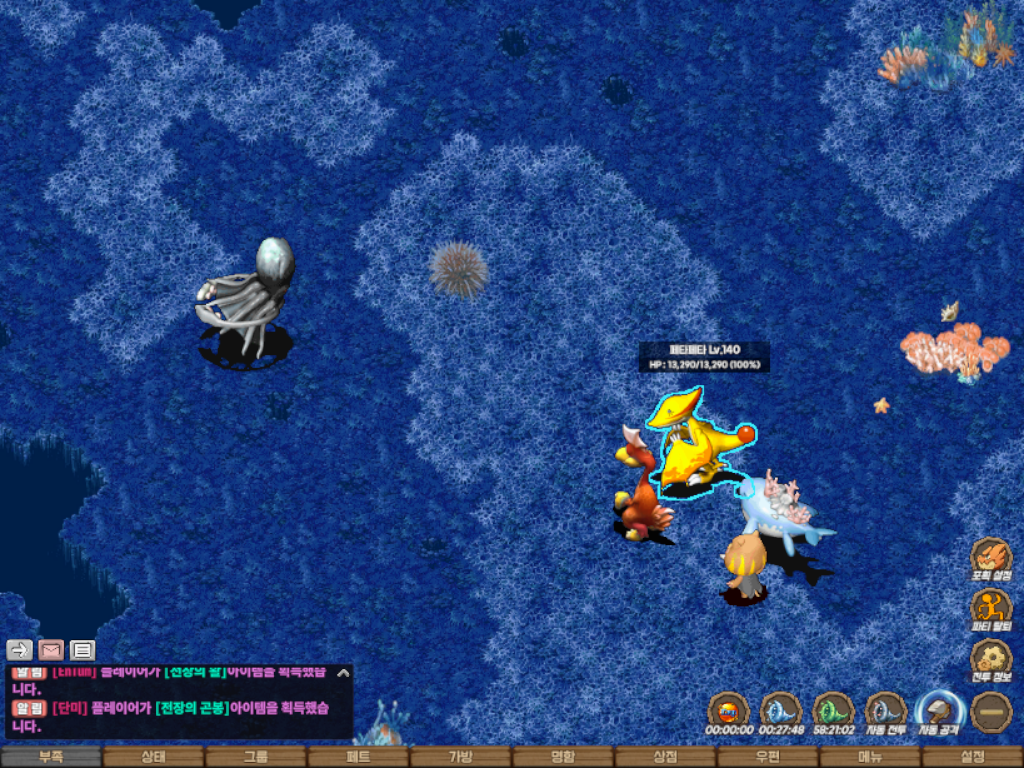
Task: Open the chat log list button
Action: coord(83,650)
